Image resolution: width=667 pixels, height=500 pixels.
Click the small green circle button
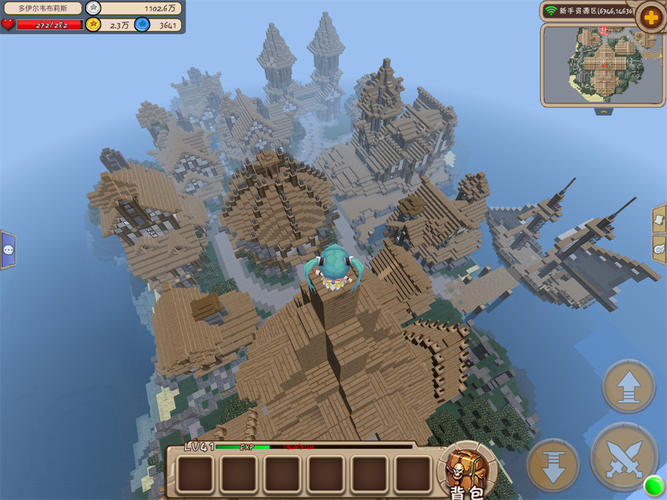tap(654, 487)
